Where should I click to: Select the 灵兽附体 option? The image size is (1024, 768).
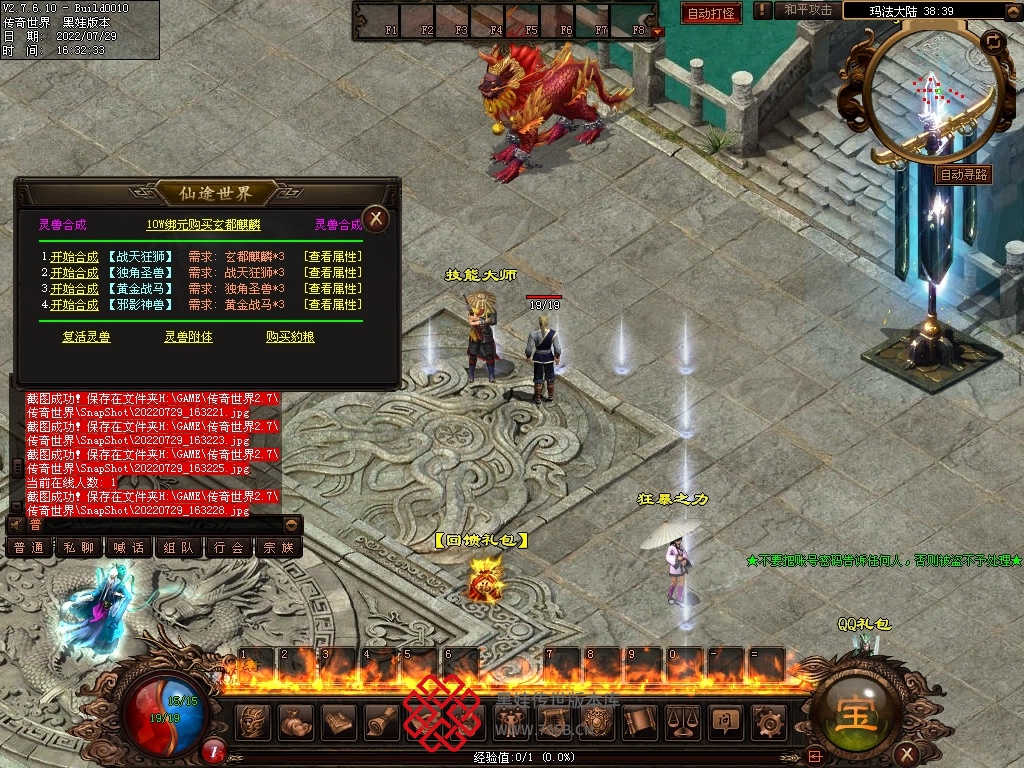188,337
